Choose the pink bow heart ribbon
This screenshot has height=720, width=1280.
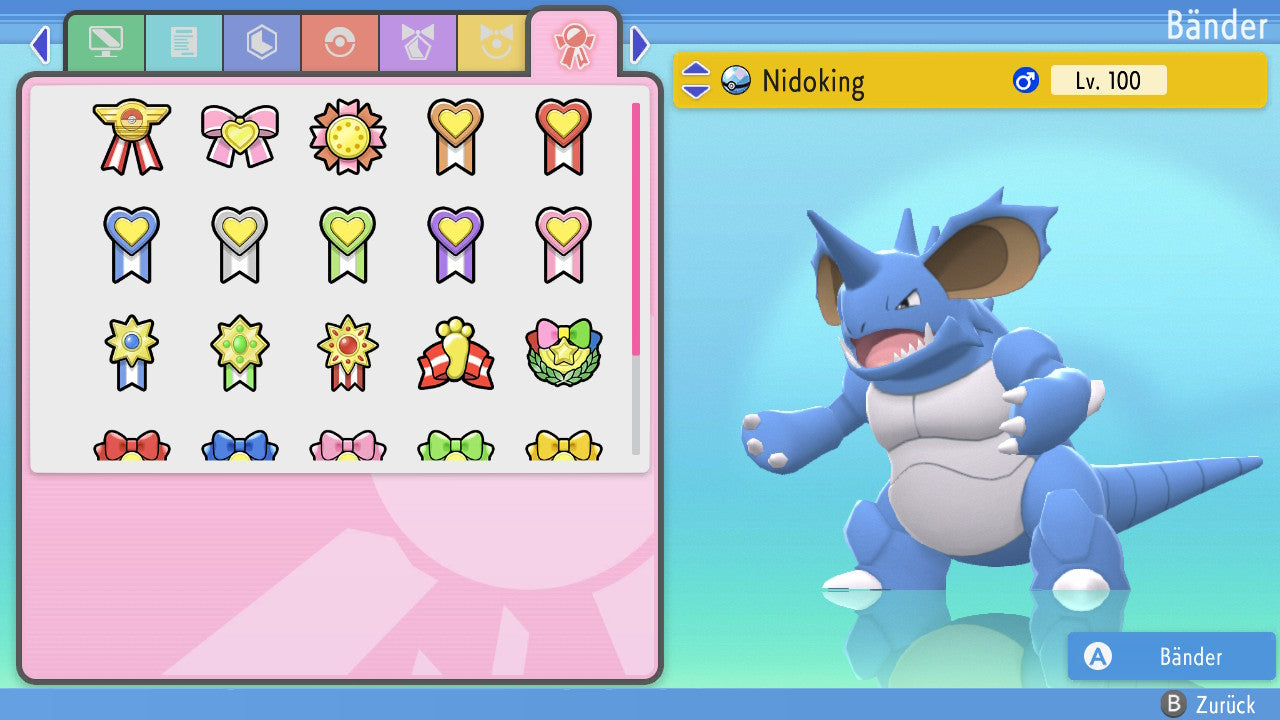point(239,136)
